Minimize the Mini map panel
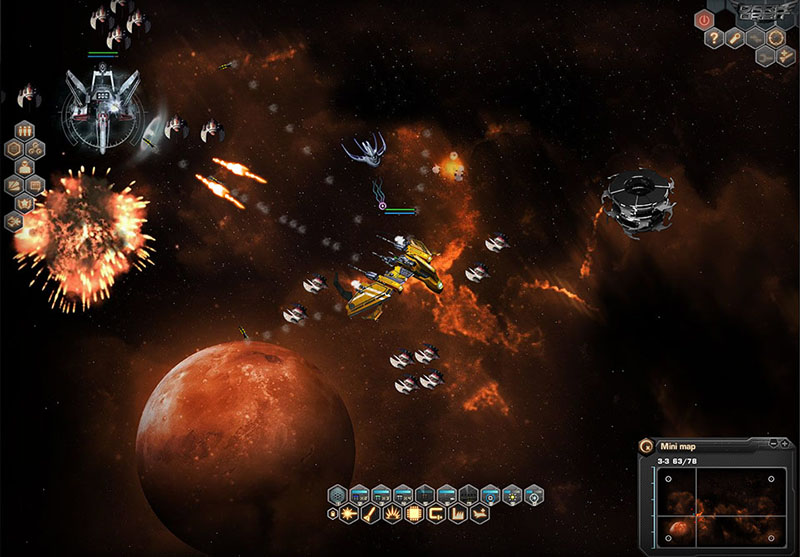The height and width of the screenshot is (557, 800). click(772, 443)
